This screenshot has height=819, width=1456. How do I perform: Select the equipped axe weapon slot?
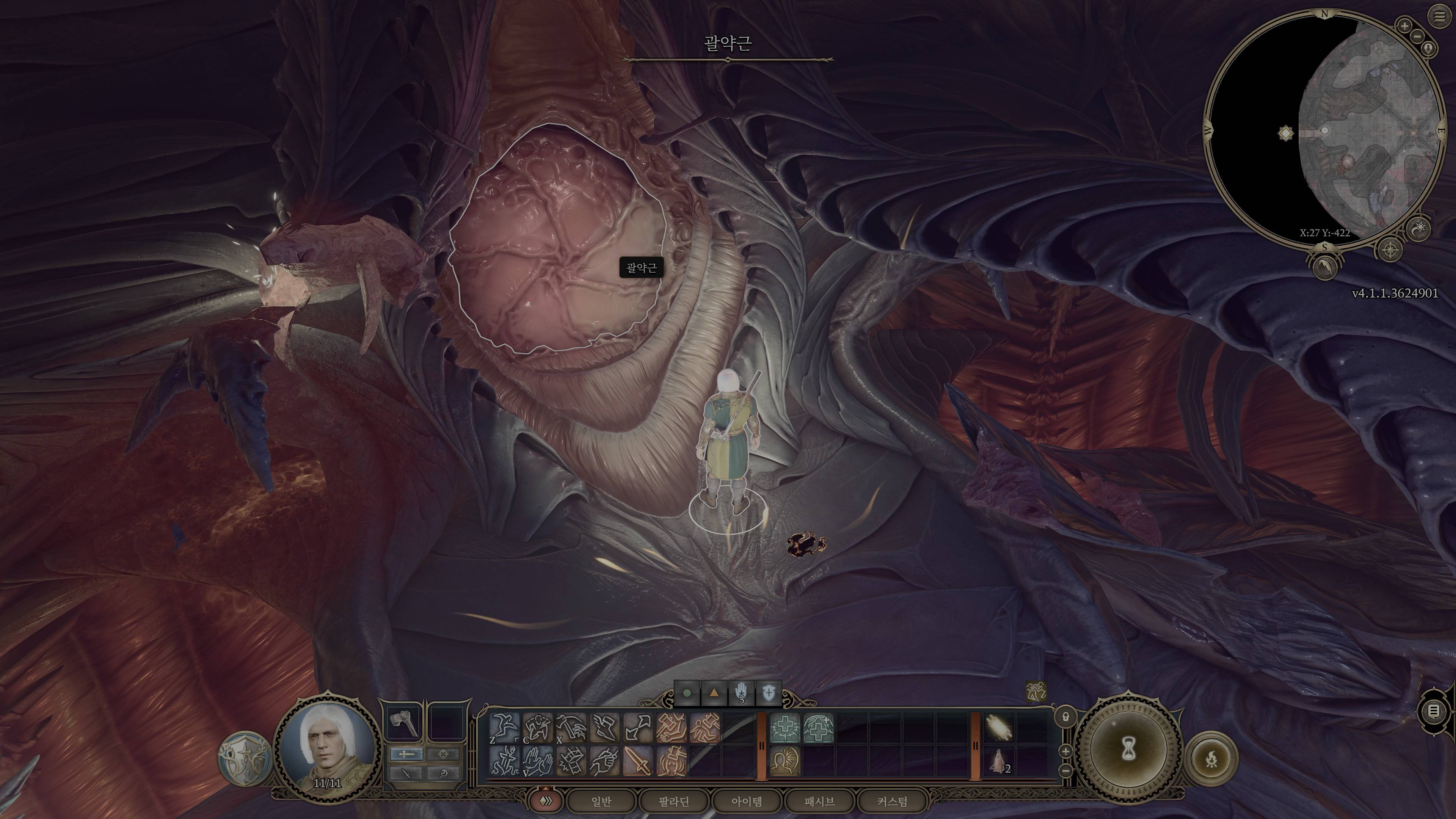pyautogui.click(x=404, y=723)
